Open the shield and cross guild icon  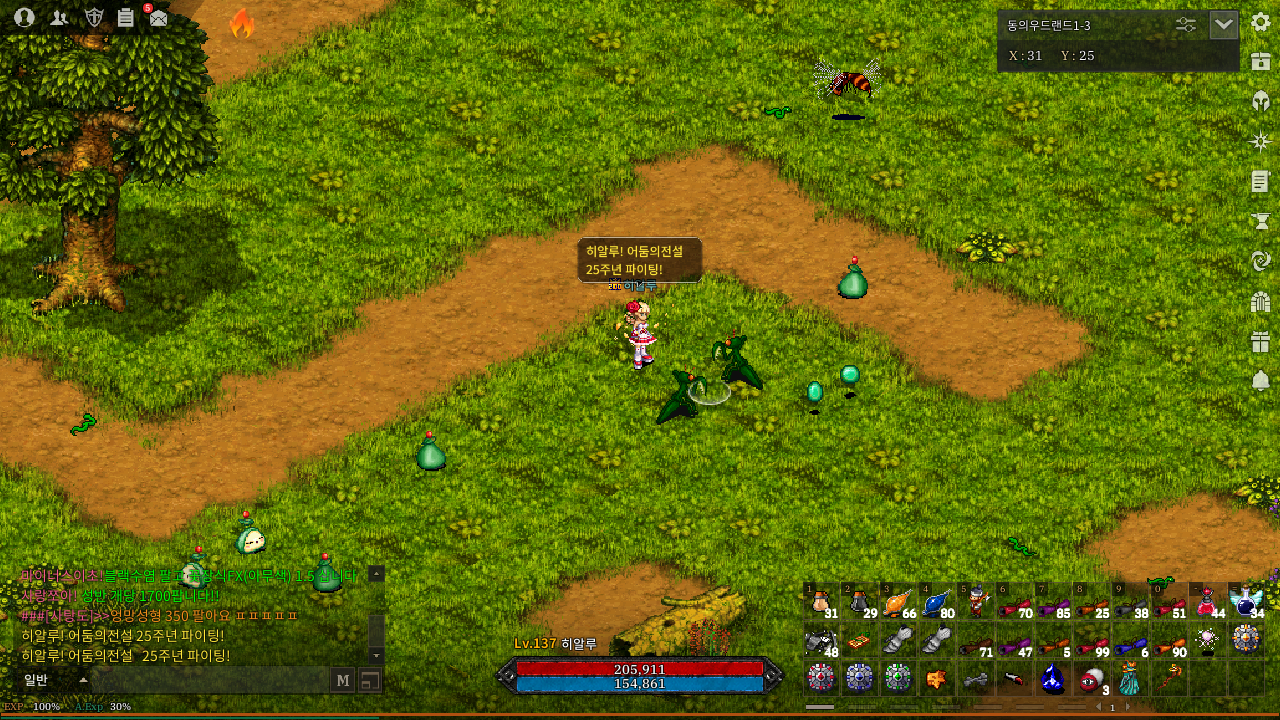click(94, 17)
